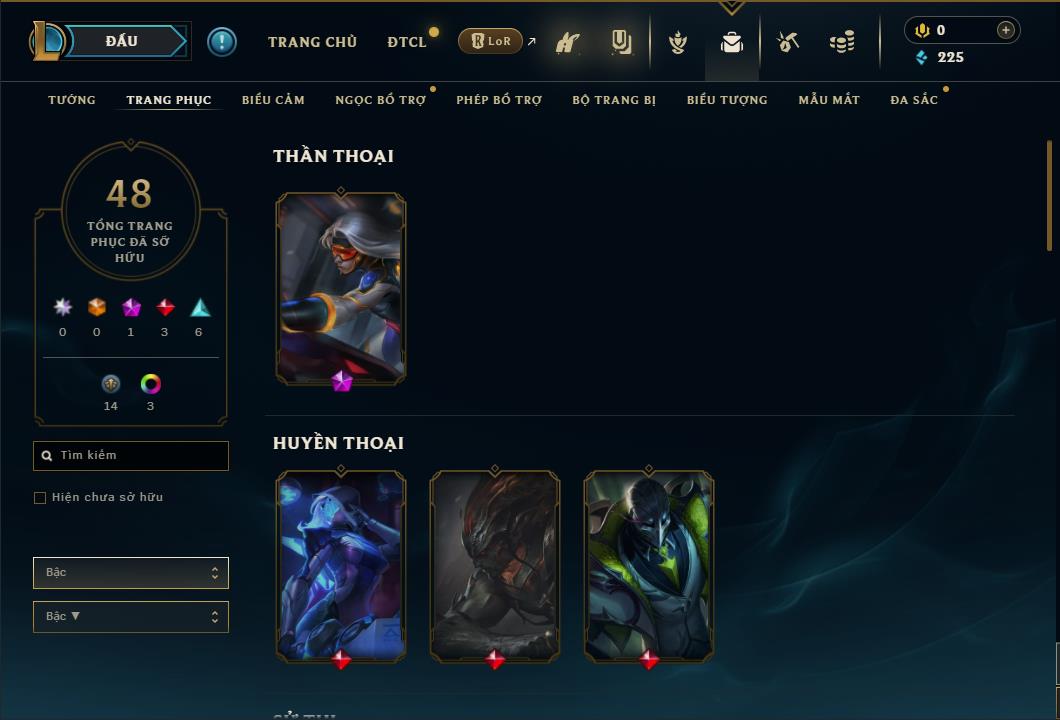Switch to the TƯỚNG tab
The image size is (1060, 720).
(x=72, y=100)
